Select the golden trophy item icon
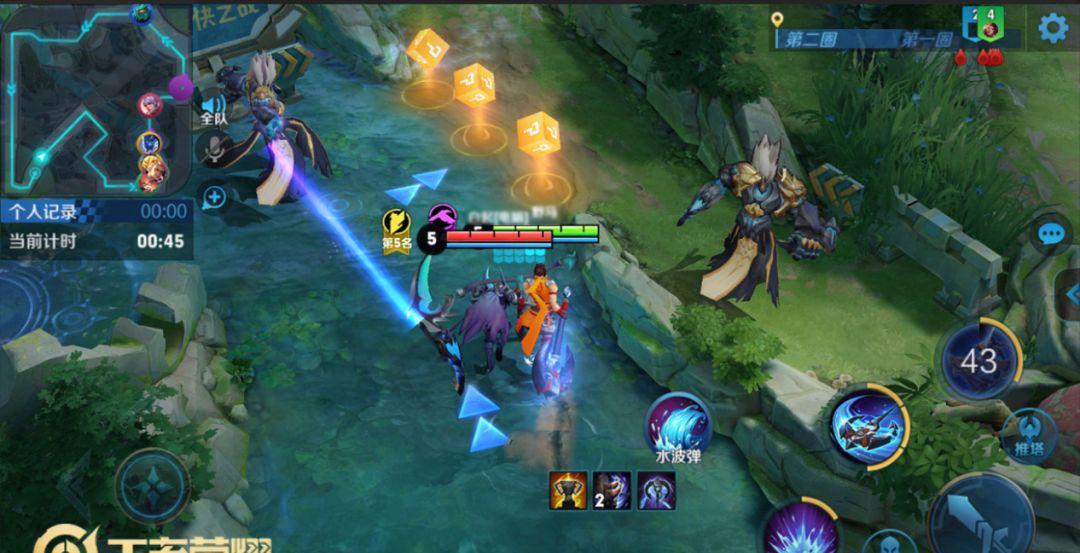Image resolution: width=1080 pixels, height=553 pixels. pyautogui.click(x=567, y=490)
